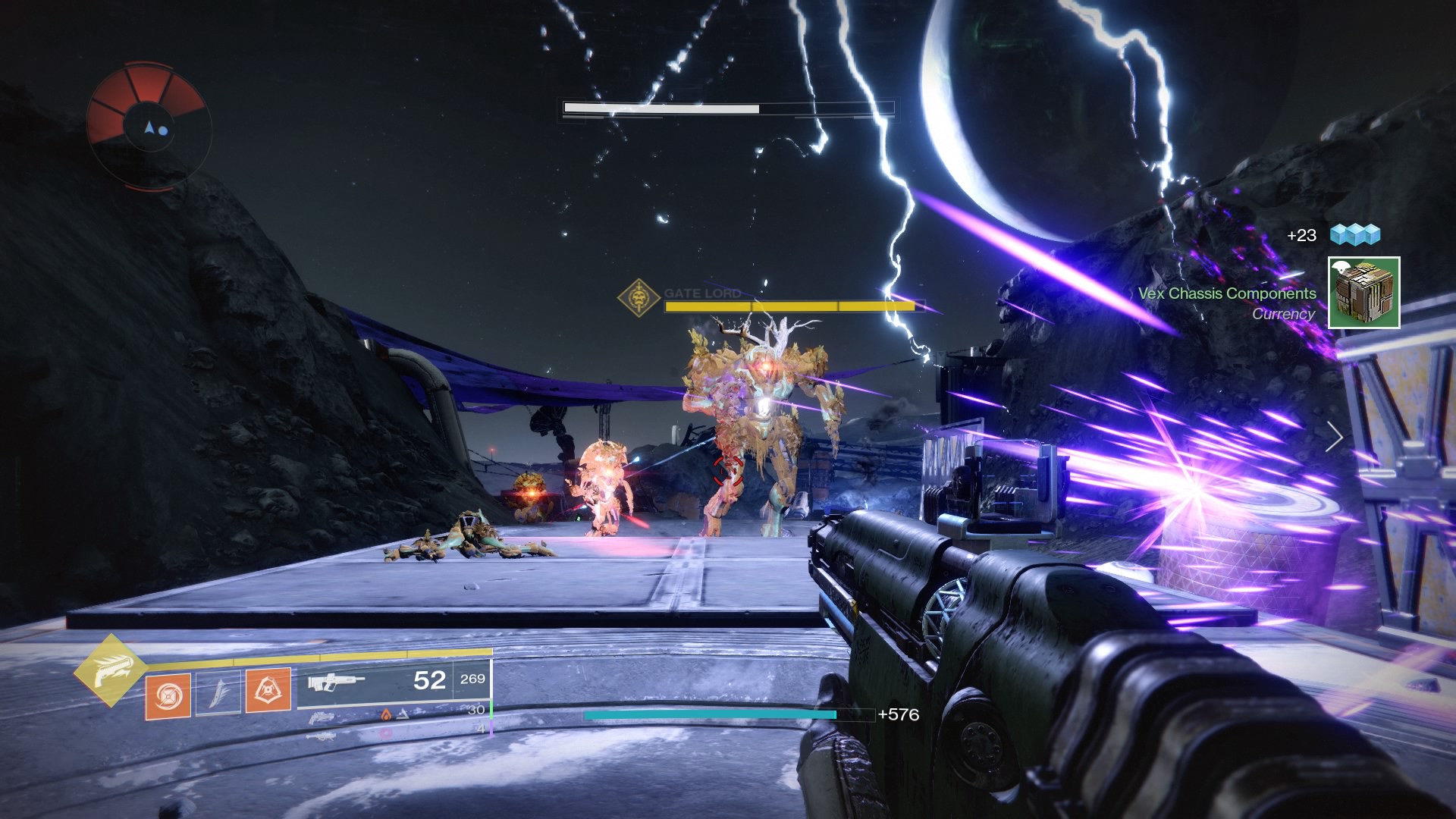Viewport: 1456px width, 819px height.
Task: Activate the Golden Gun super icon
Action: (111, 670)
